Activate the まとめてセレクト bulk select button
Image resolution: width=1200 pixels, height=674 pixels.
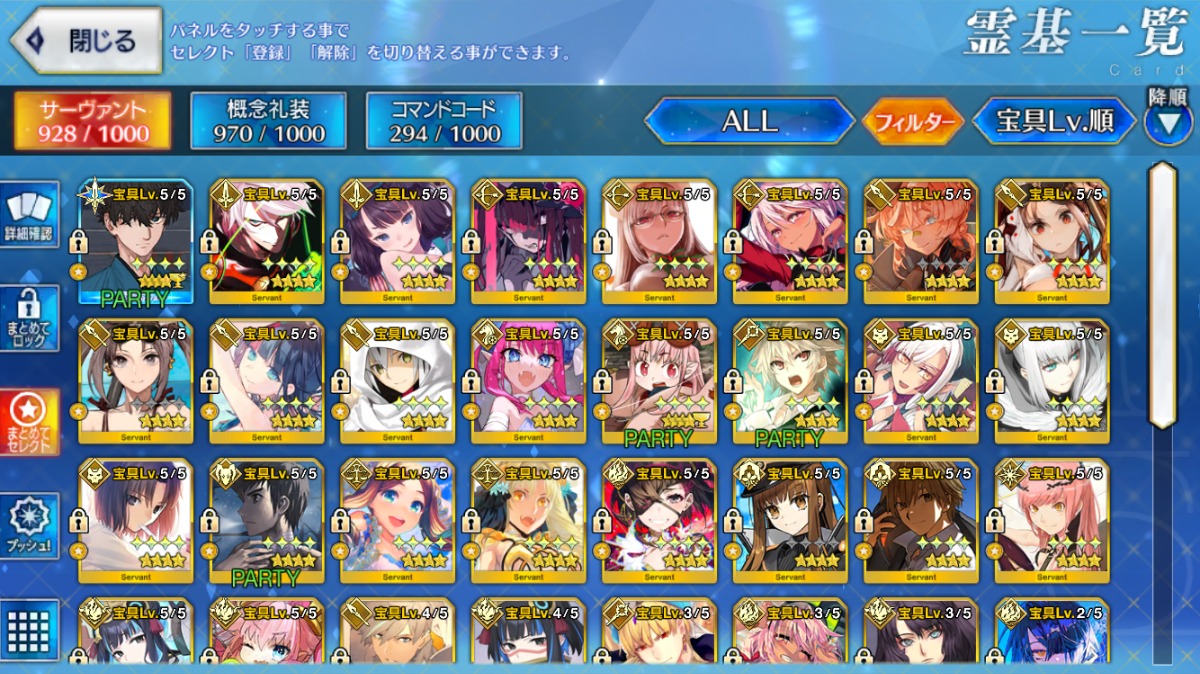29,423
